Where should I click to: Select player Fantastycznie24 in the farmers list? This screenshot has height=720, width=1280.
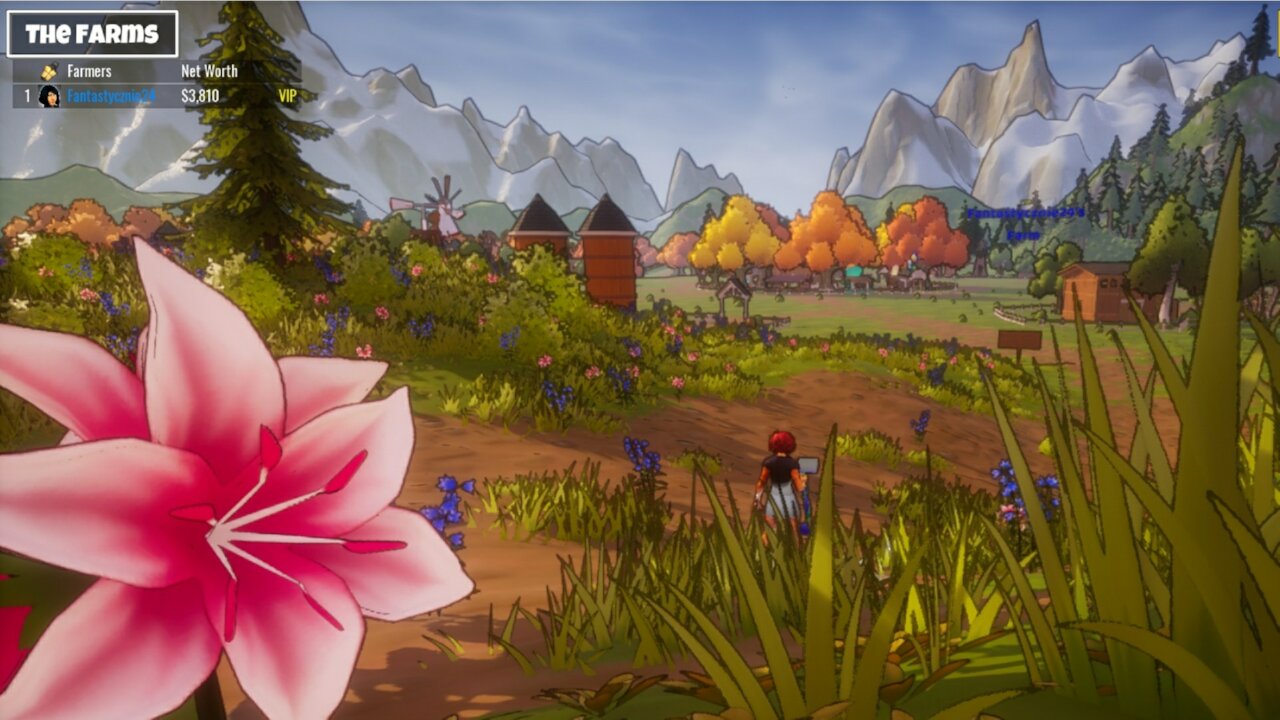point(111,96)
